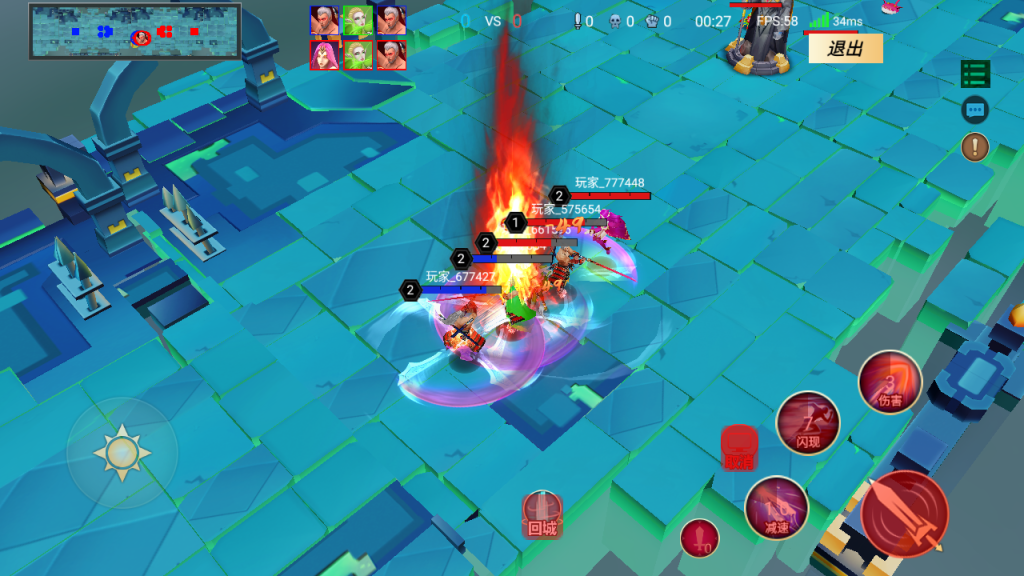1024x576 pixels.
Task: Cast the 减速 slow skill
Action: 776,508
